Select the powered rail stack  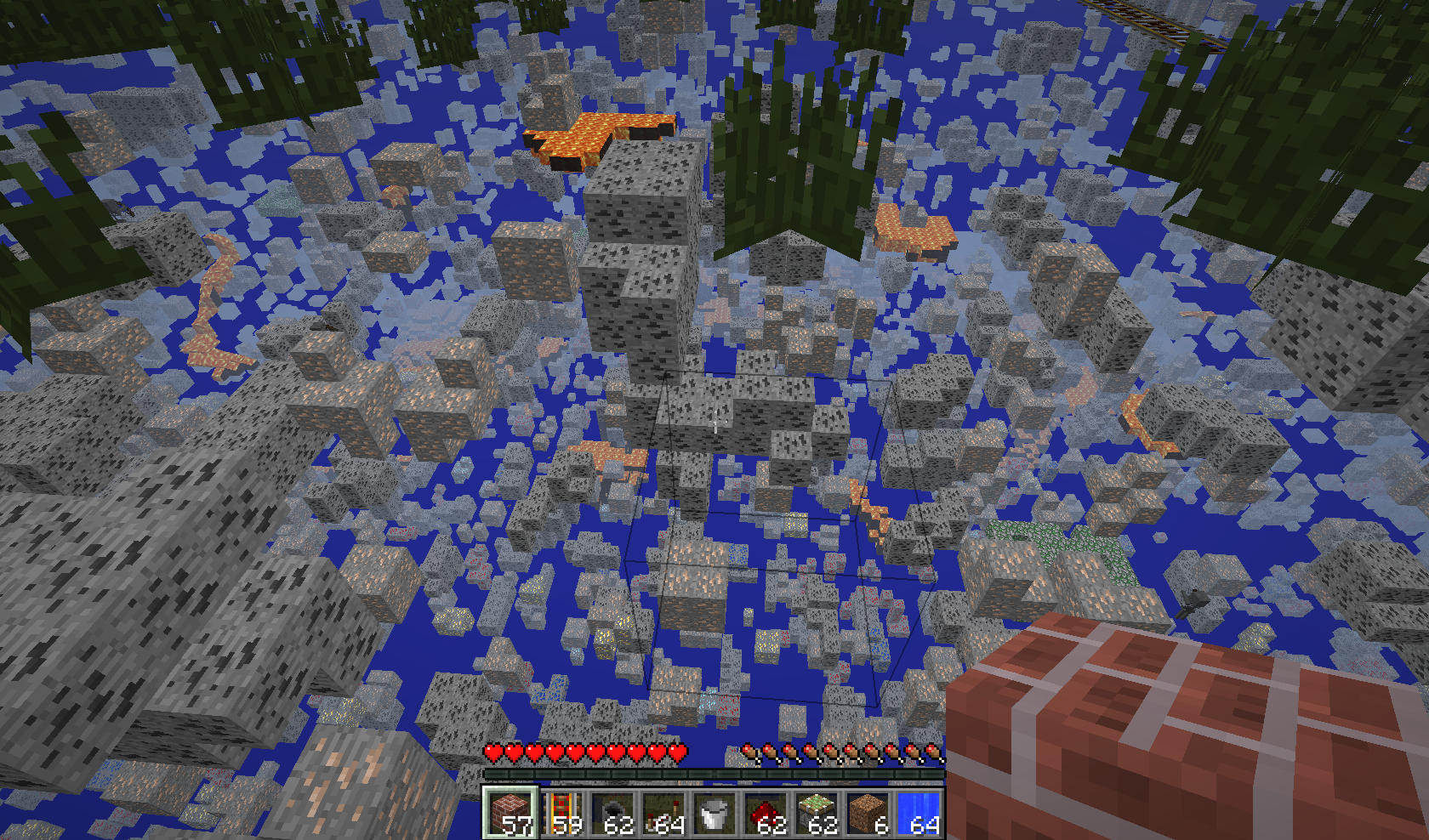pyautogui.click(x=561, y=813)
